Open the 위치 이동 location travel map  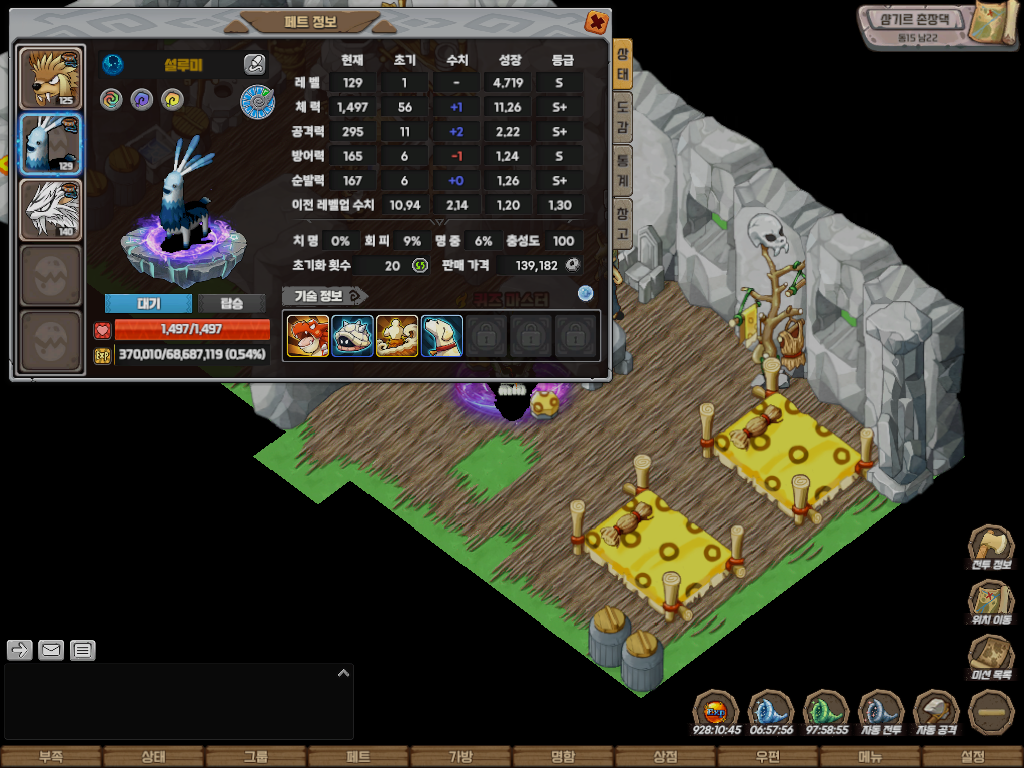[990, 604]
